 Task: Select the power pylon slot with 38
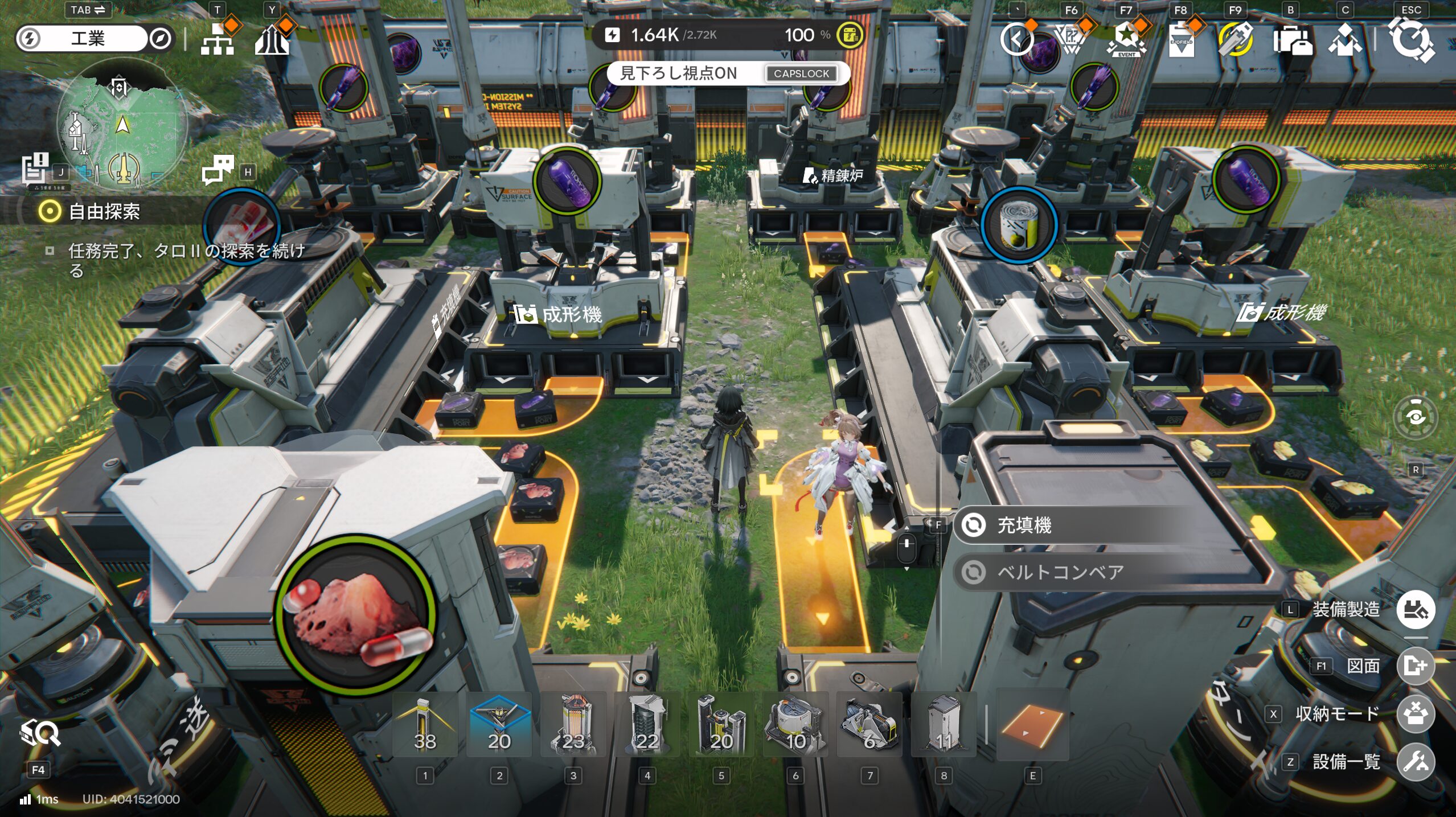pyautogui.click(x=425, y=725)
